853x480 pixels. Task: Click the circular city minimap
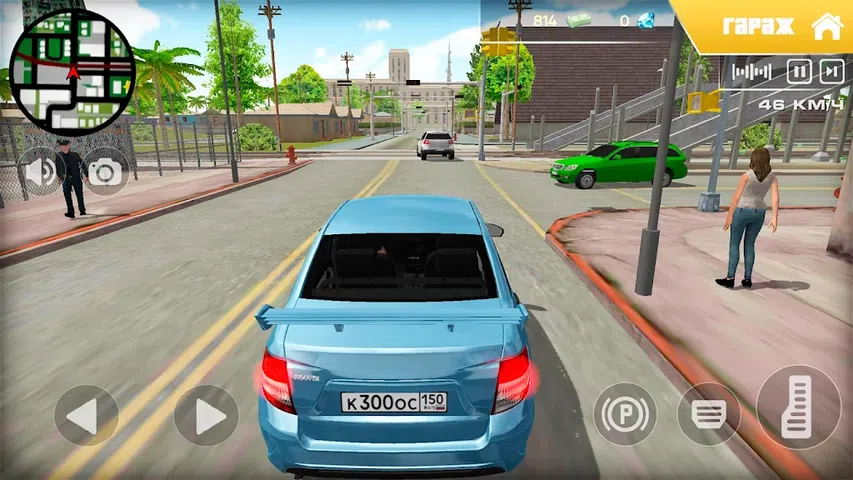[x=72, y=72]
